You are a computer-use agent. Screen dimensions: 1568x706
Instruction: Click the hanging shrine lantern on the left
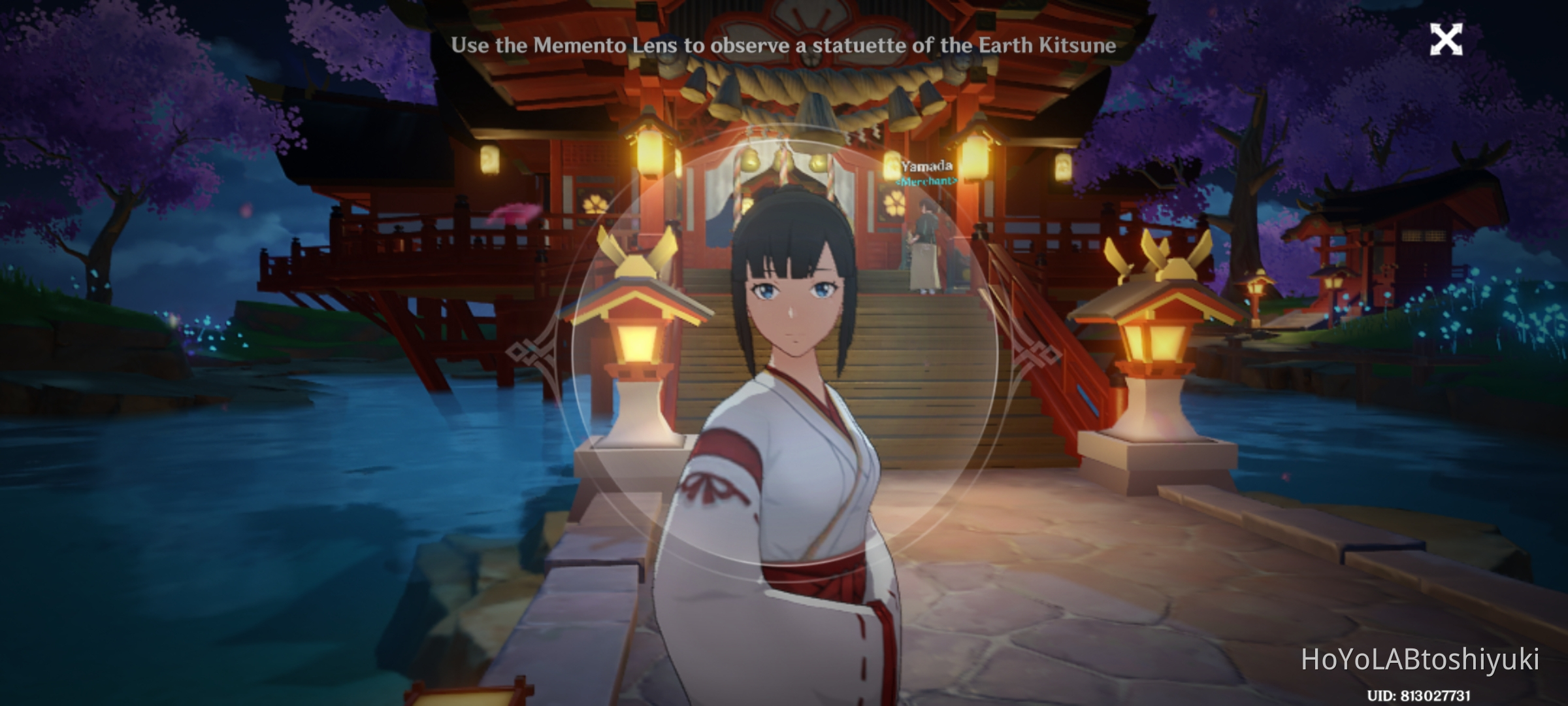coord(649,150)
